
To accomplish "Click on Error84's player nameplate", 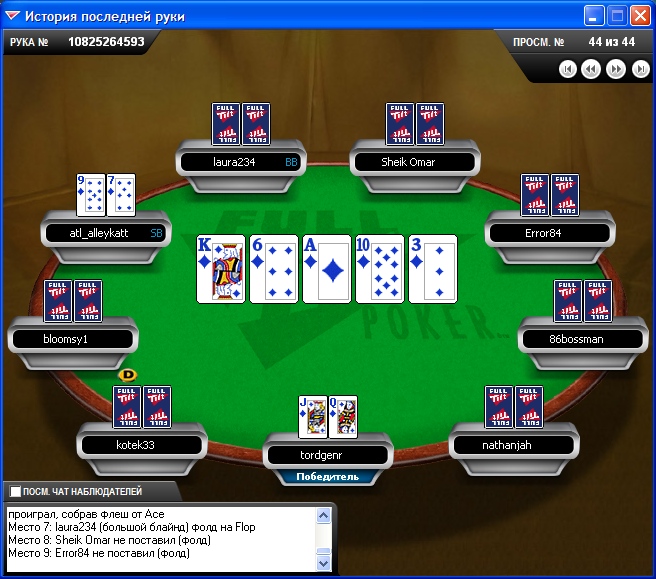I will [x=548, y=233].
